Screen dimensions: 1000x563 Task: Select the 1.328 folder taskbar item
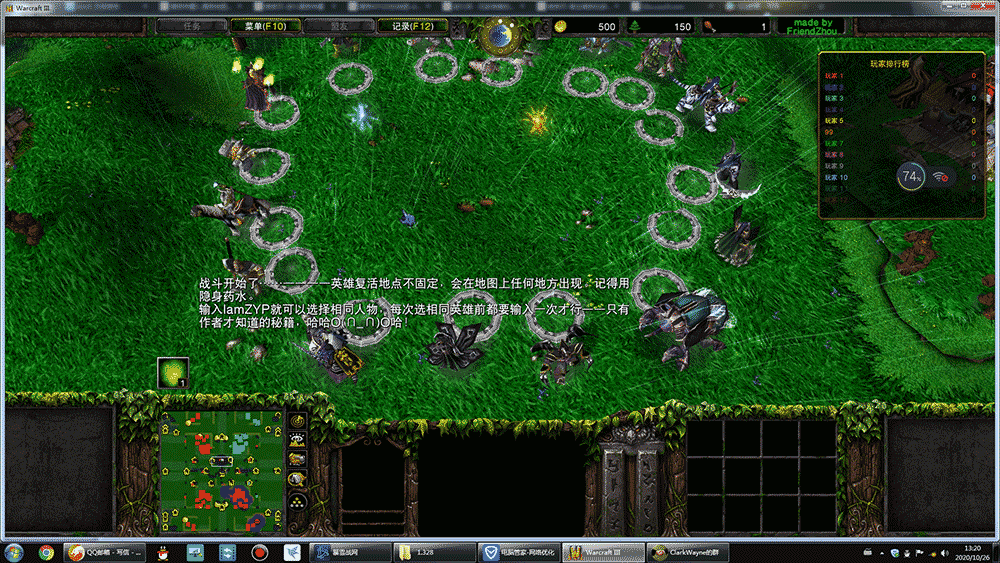[428, 552]
